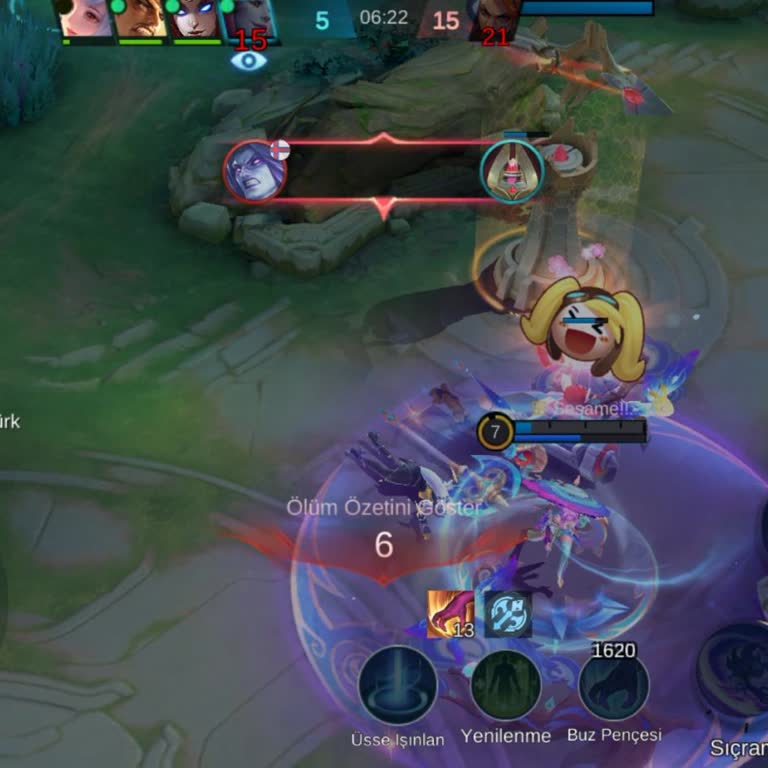Pick the glowing-eyed teammate portrait in the top bar
The width and height of the screenshot is (768, 768).
(195, 19)
